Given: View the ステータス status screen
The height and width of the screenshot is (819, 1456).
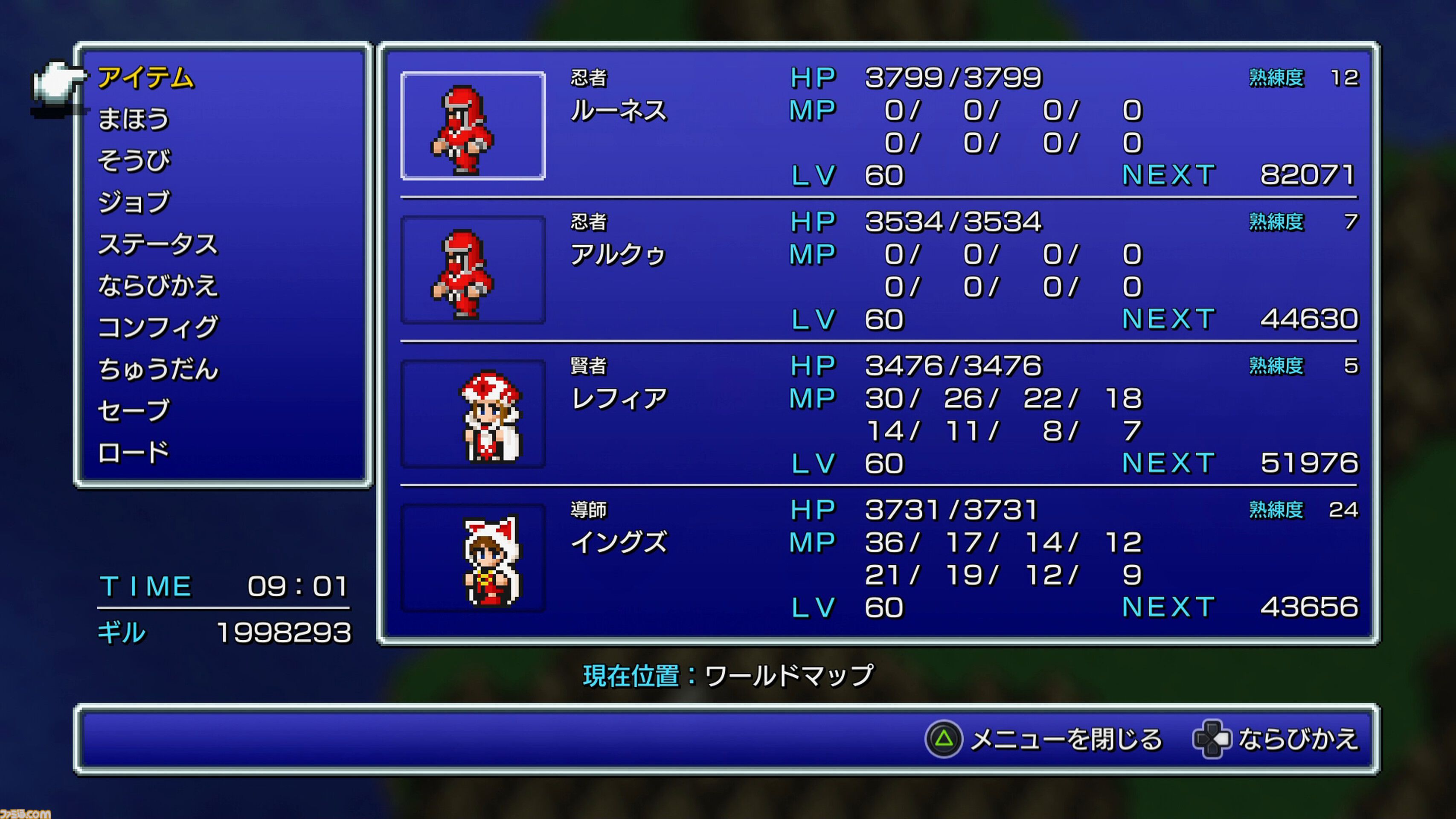Looking at the screenshot, I should tap(160, 244).
